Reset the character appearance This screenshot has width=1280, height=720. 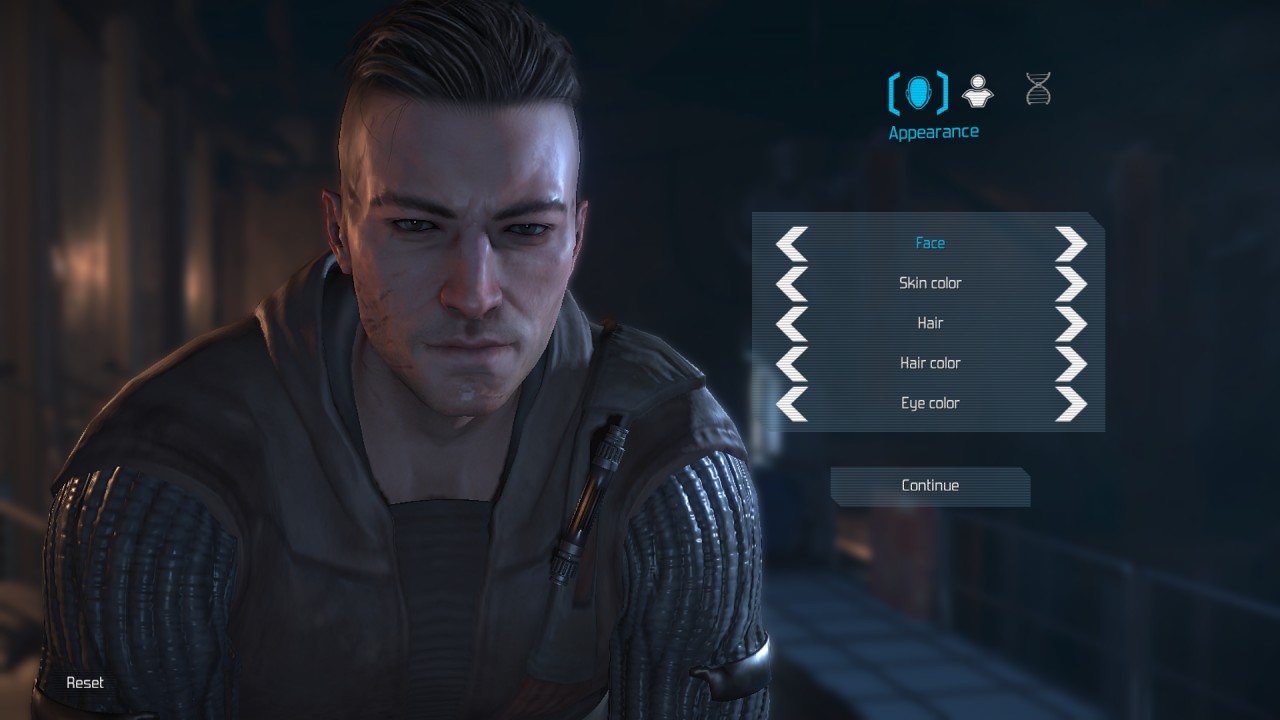[85, 683]
